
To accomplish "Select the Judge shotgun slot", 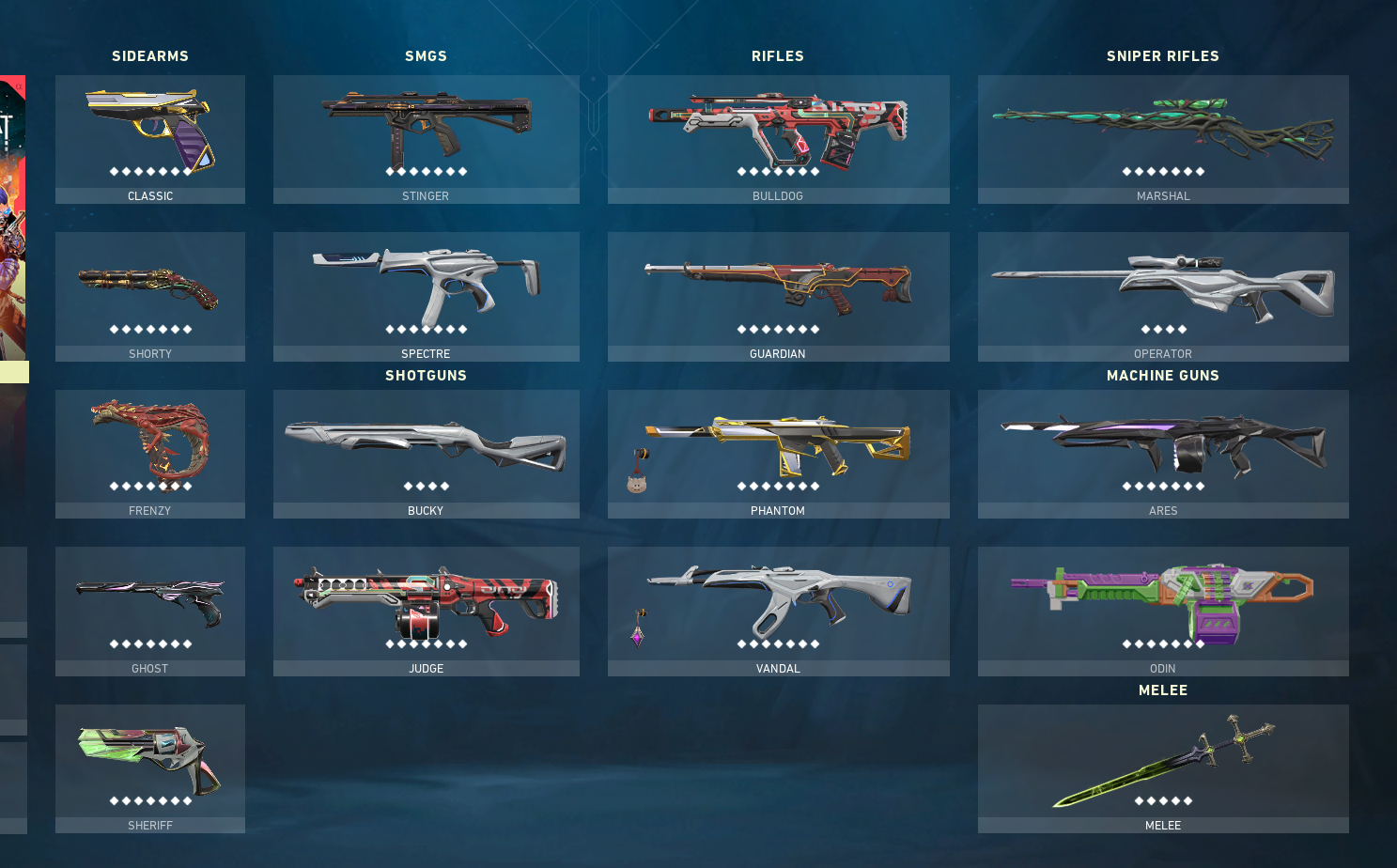I will [x=426, y=611].
